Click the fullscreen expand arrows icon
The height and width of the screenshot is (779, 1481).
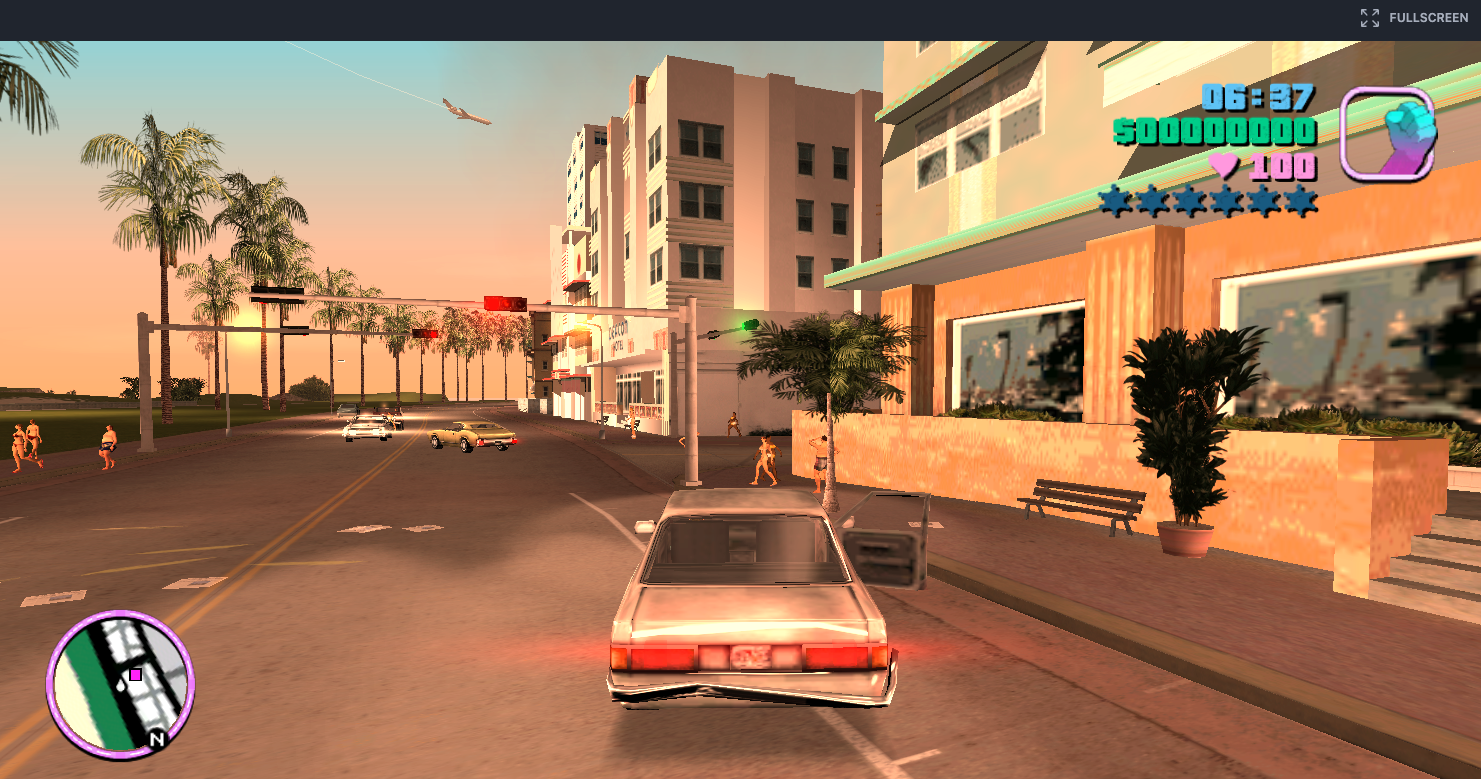click(x=1368, y=16)
